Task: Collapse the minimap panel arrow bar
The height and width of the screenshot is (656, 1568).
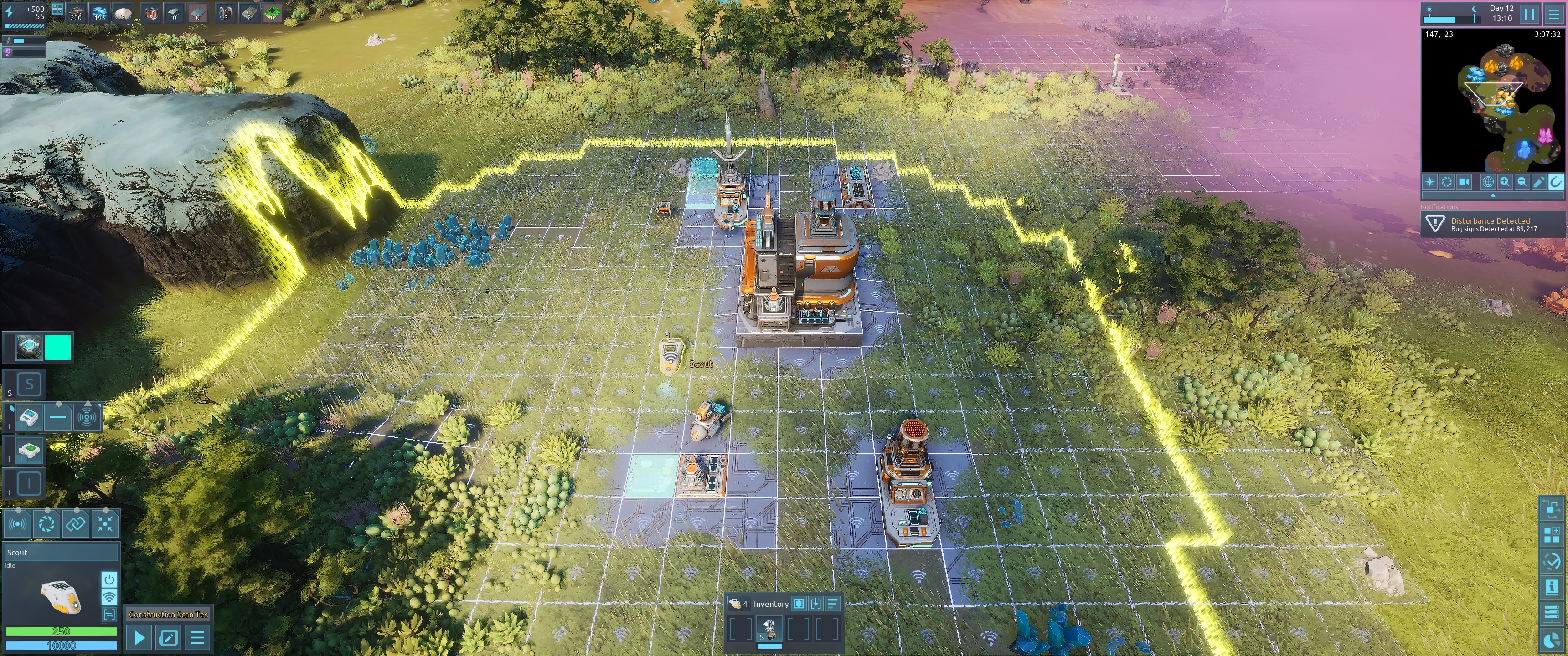Action: coord(1492,195)
